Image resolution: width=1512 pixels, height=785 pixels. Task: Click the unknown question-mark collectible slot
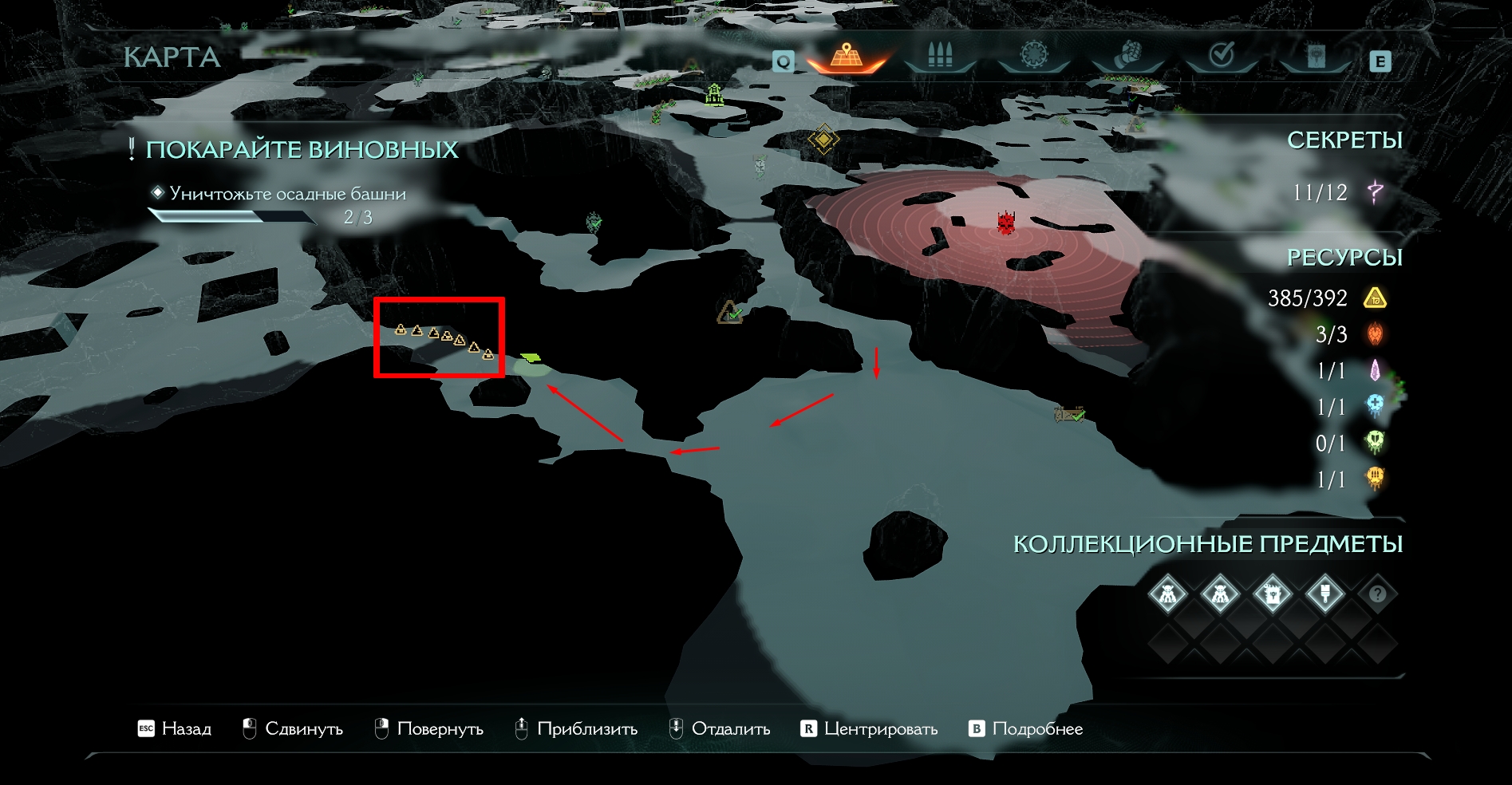click(1377, 594)
